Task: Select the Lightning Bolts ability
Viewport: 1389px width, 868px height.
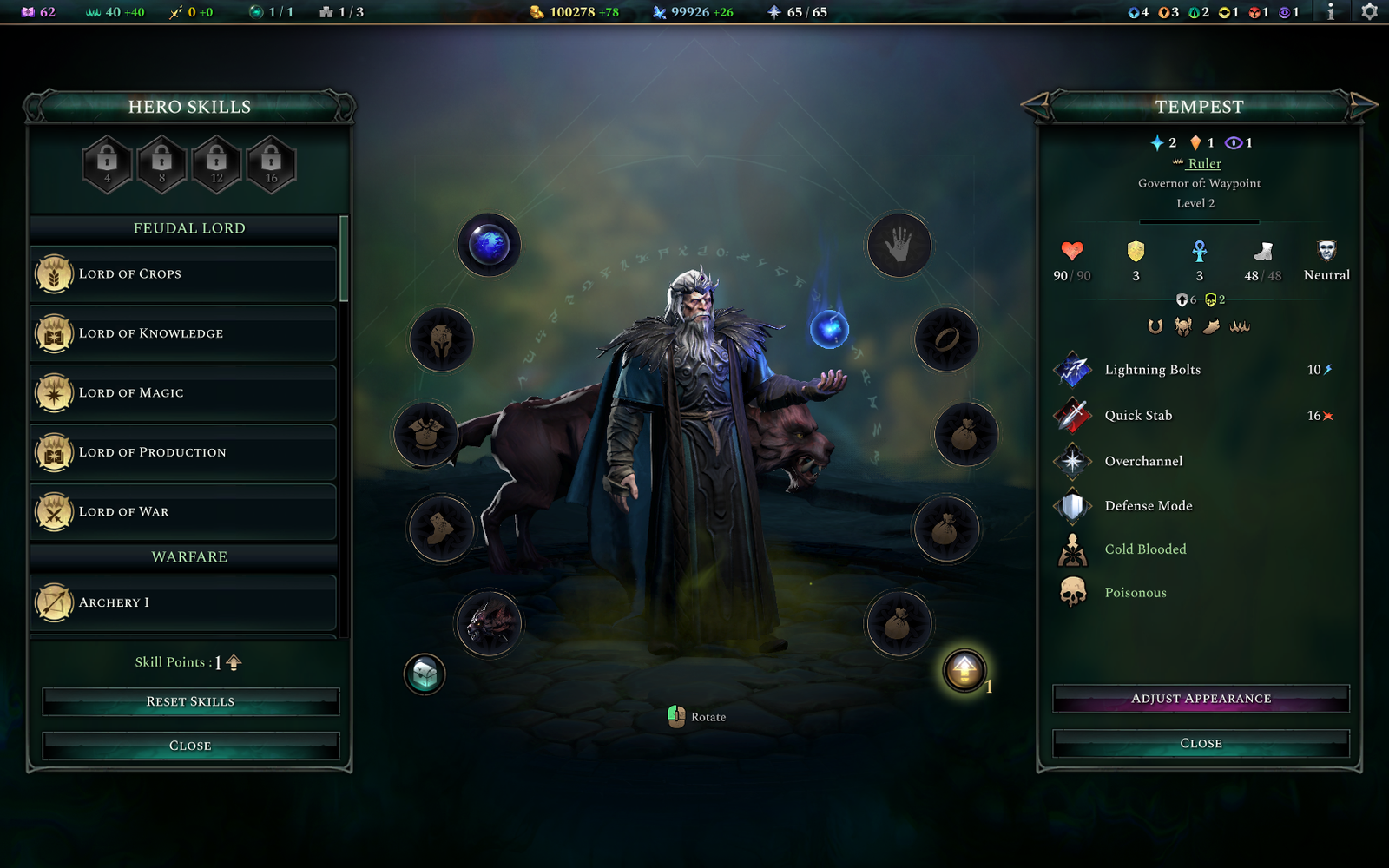Action: point(1152,370)
